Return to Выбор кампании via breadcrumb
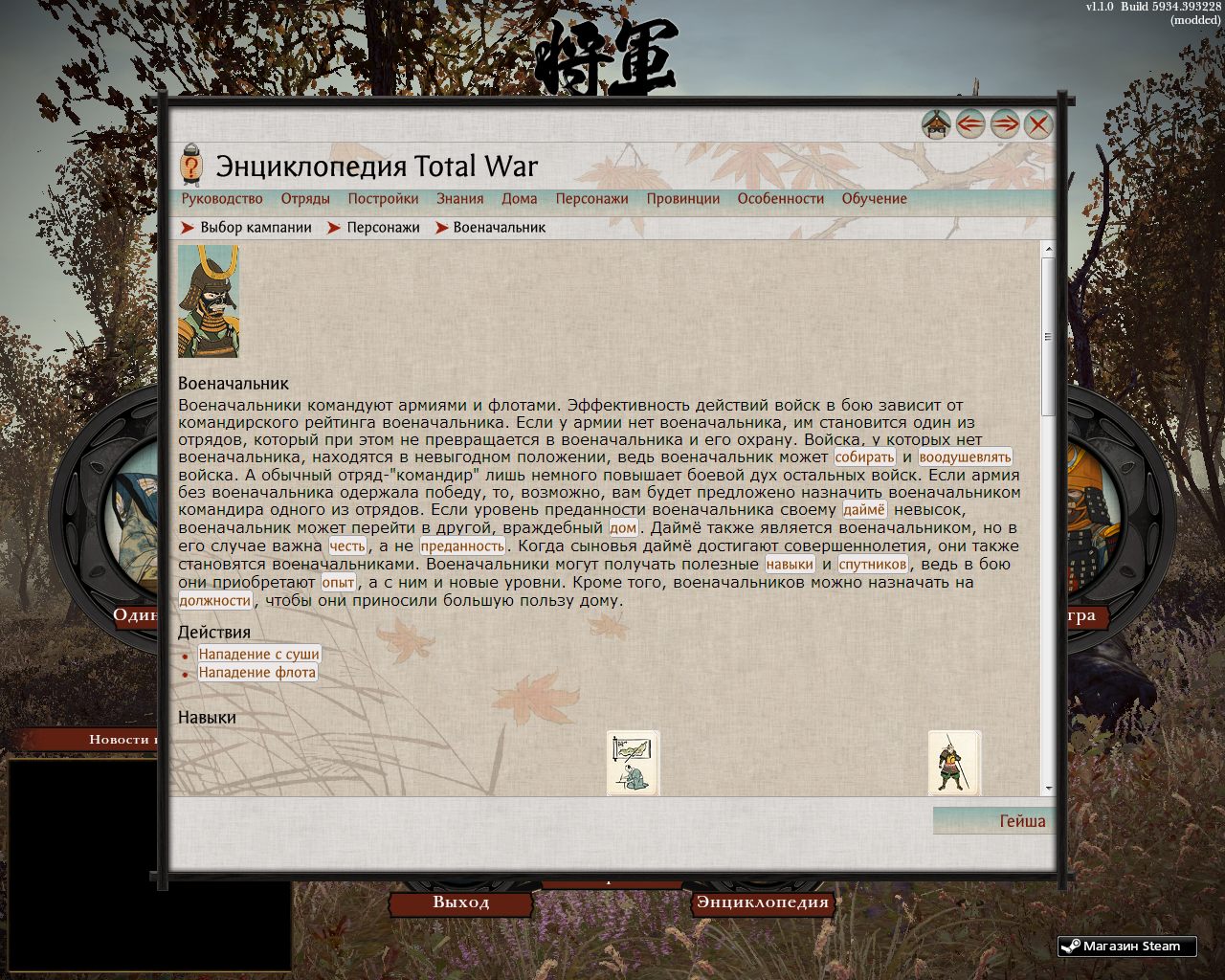The image size is (1225, 980). [255, 227]
